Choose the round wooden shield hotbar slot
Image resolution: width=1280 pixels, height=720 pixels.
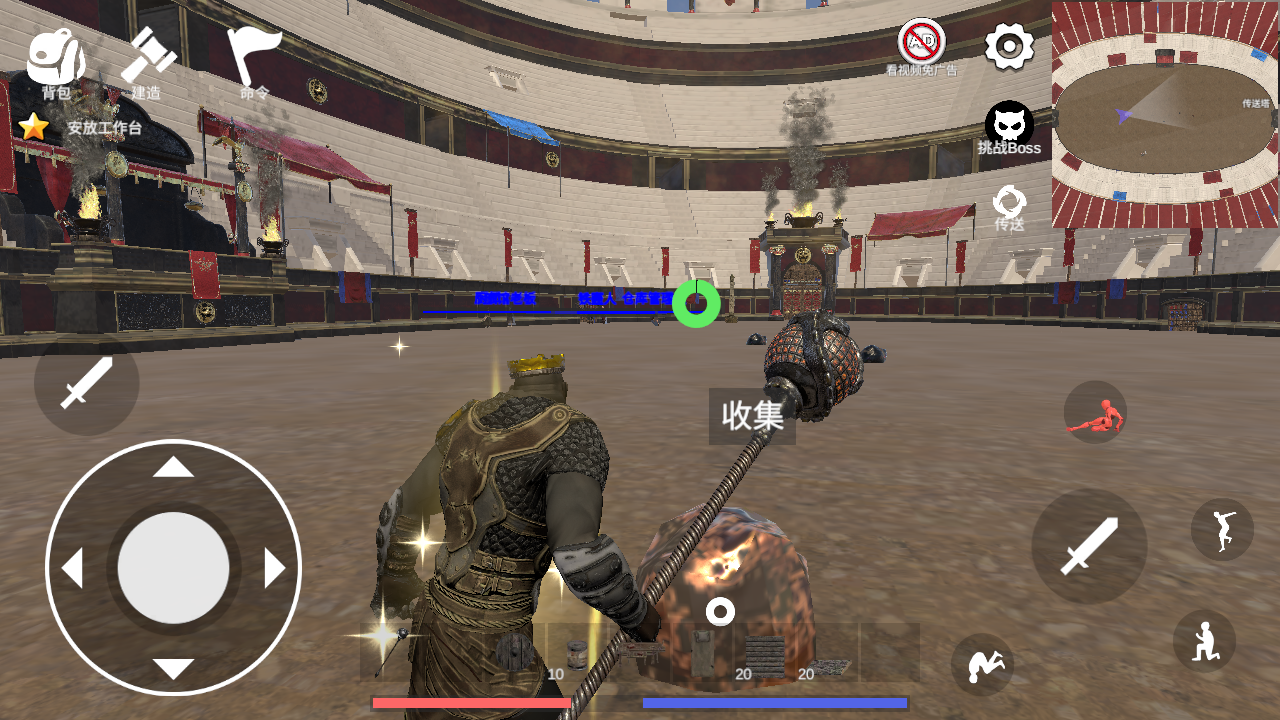click(515, 652)
